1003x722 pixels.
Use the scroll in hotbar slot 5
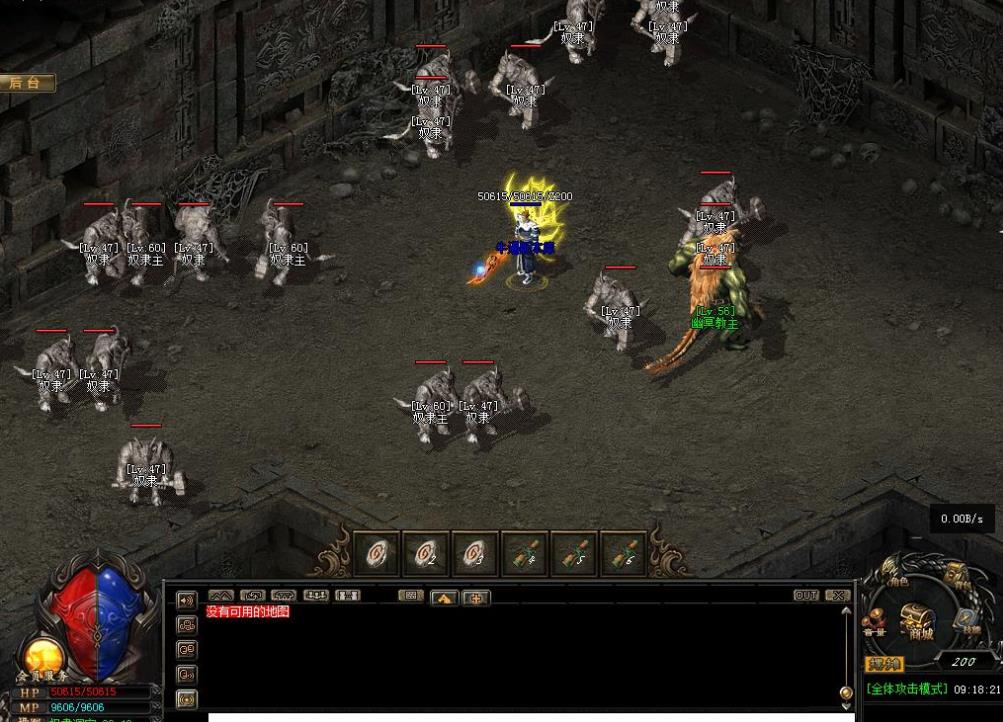574,554
